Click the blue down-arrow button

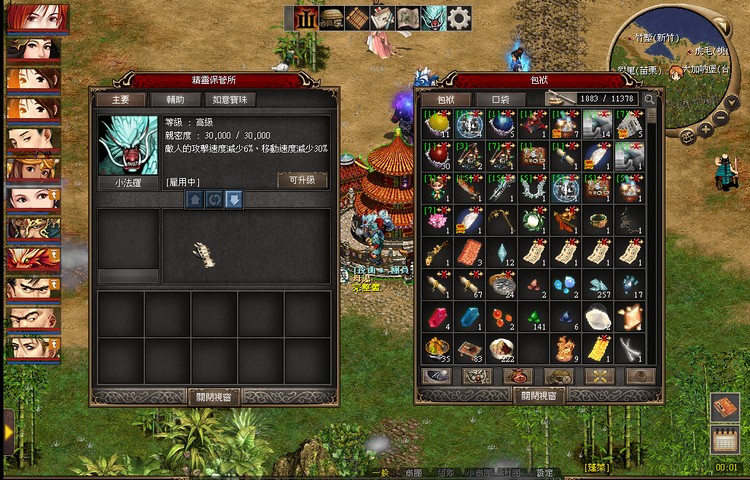click(x=233, y=199)
